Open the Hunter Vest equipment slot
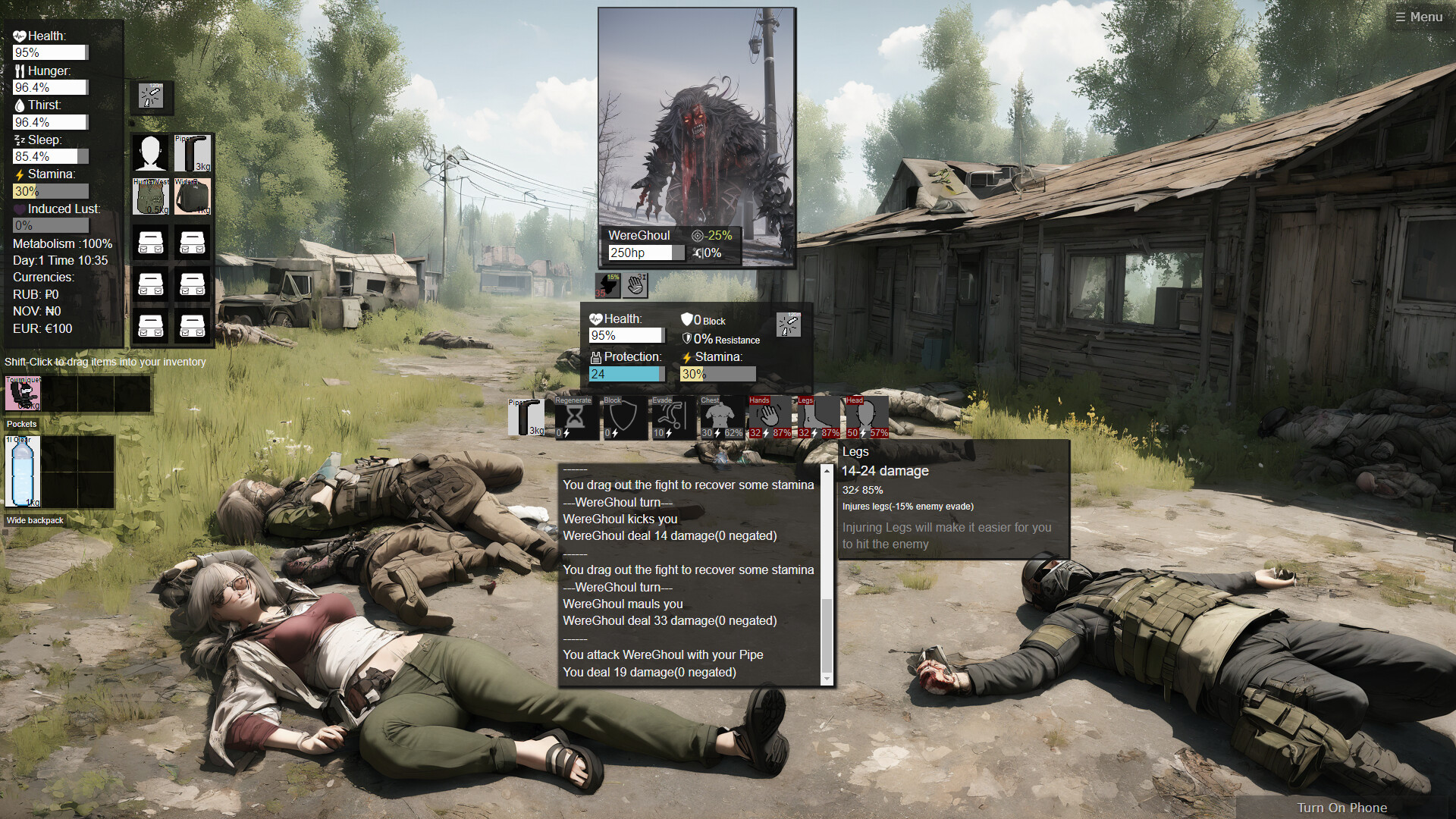This screenshot has height=819, width=1456. click(x=151, y=196)
